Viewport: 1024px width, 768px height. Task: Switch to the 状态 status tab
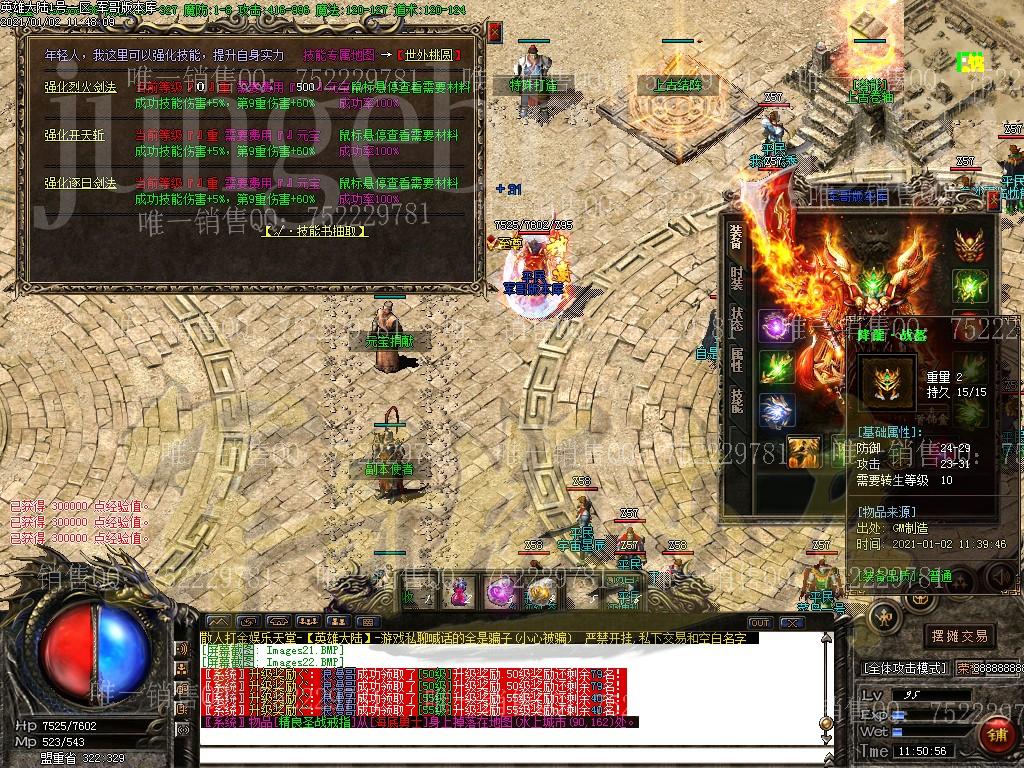[x=737, y=321]
